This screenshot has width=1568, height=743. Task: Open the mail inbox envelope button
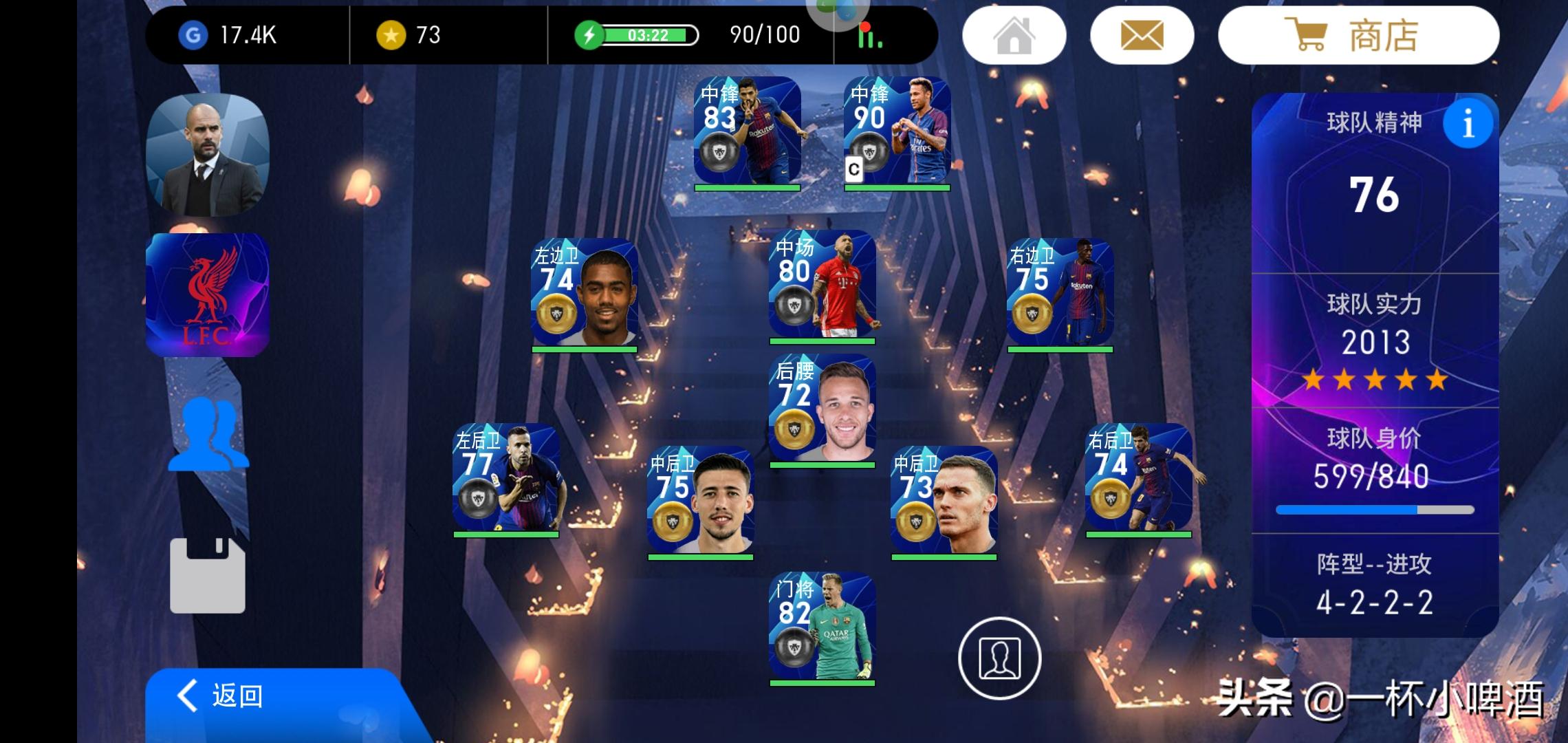1142,36
